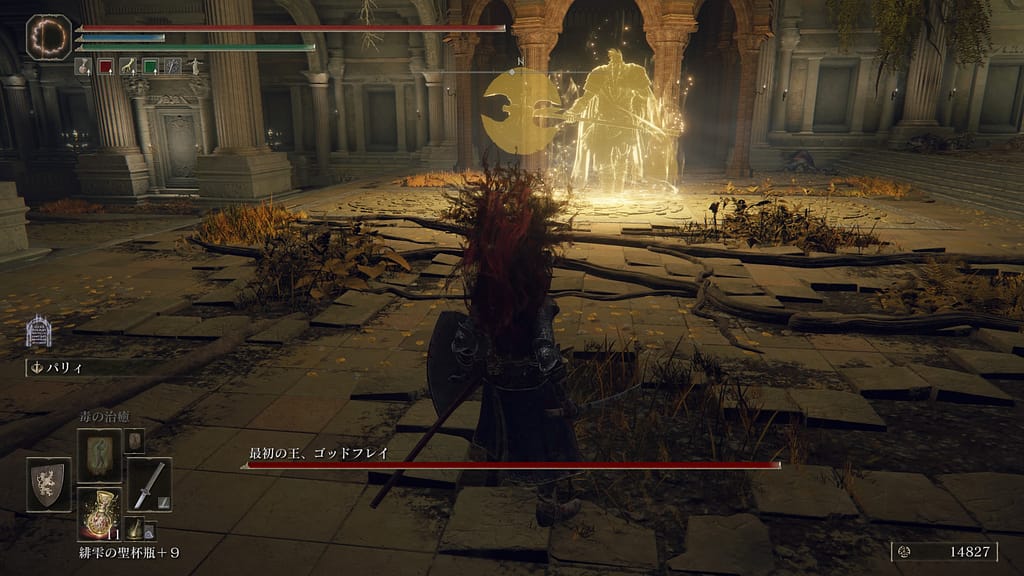Viewport: 1024px width, 576px height.
Task: Inspect the pale standing figure status icon
Action: pyautogui.click(x=194, y=66)
